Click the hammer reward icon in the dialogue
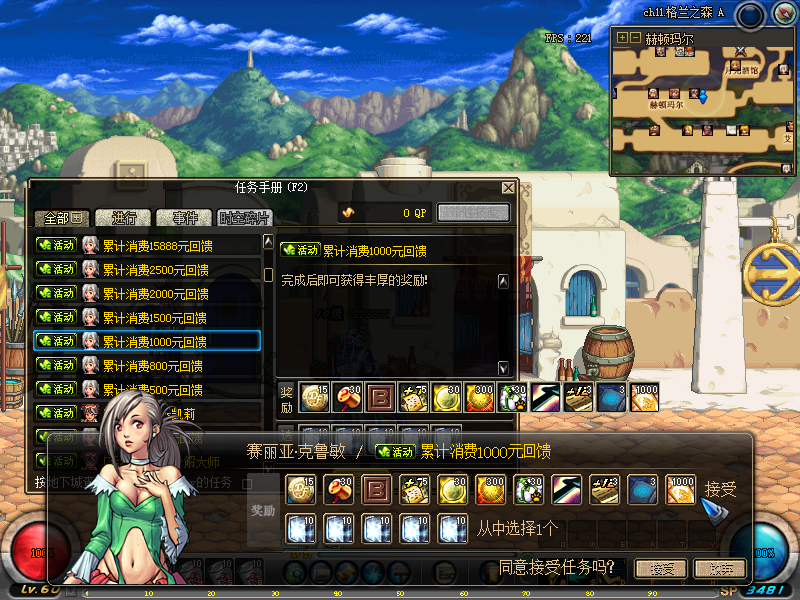 pyautogui.click(x=338, y=489)
